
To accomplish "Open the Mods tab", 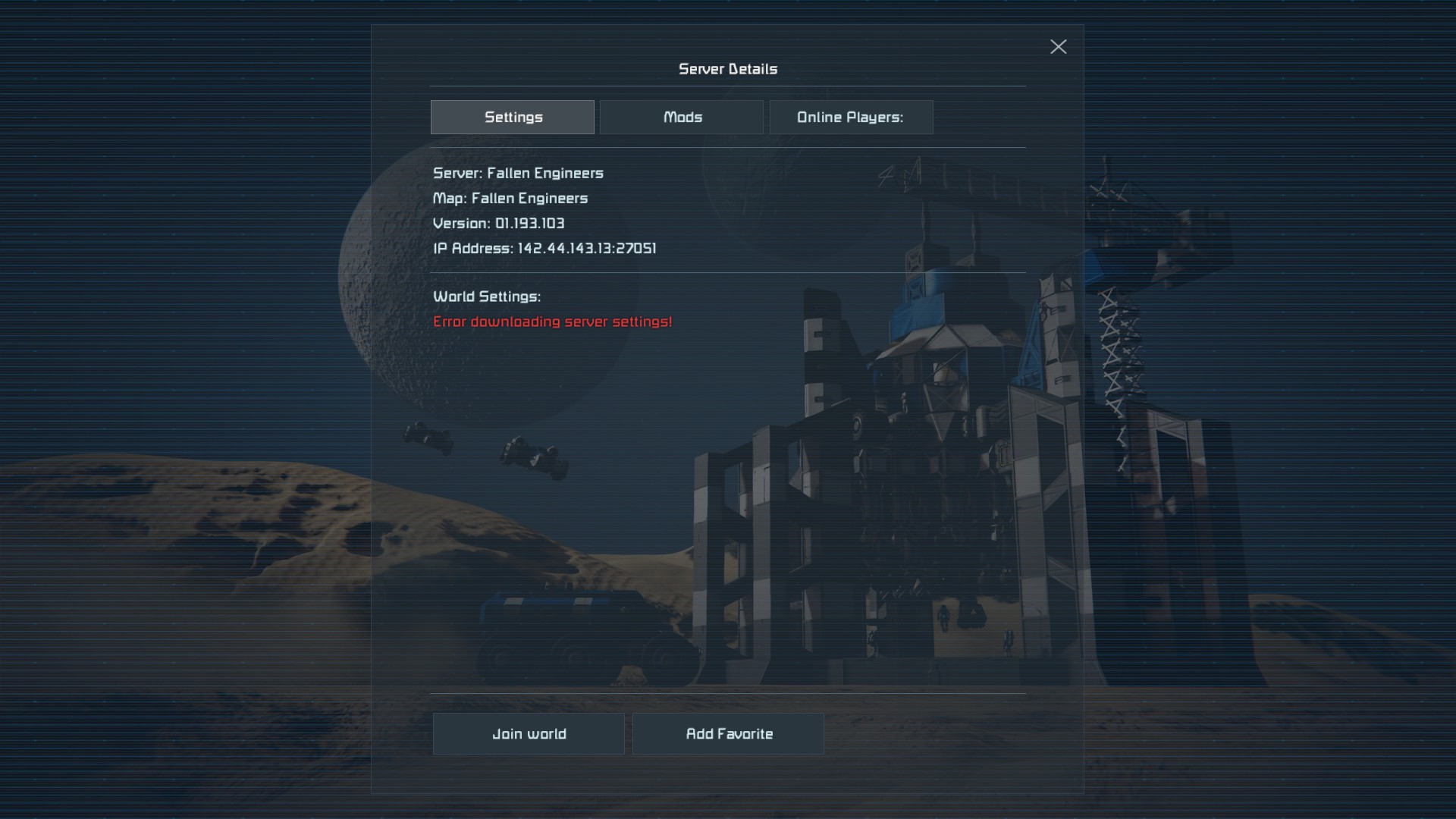I will pyautogui.click(x=682, y=118).
